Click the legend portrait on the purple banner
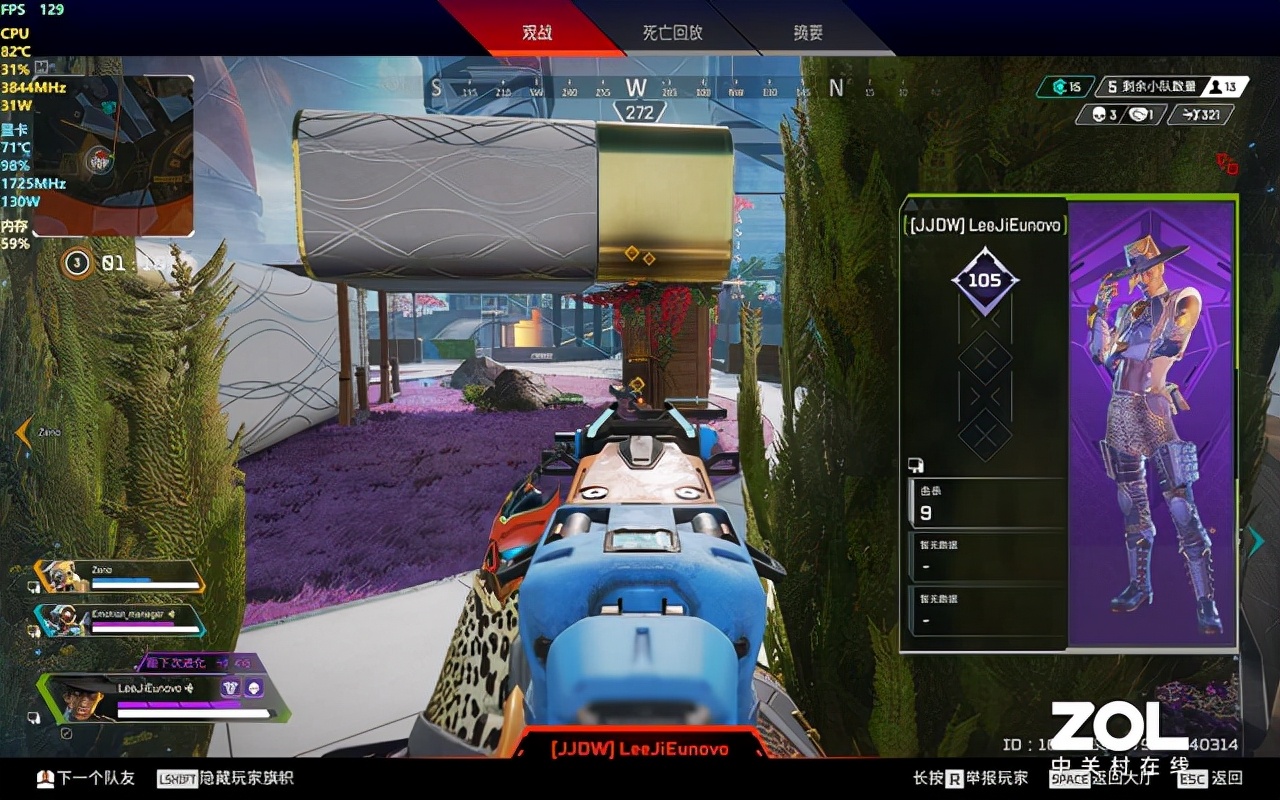1280x800 pixels. pos(1152,420)
